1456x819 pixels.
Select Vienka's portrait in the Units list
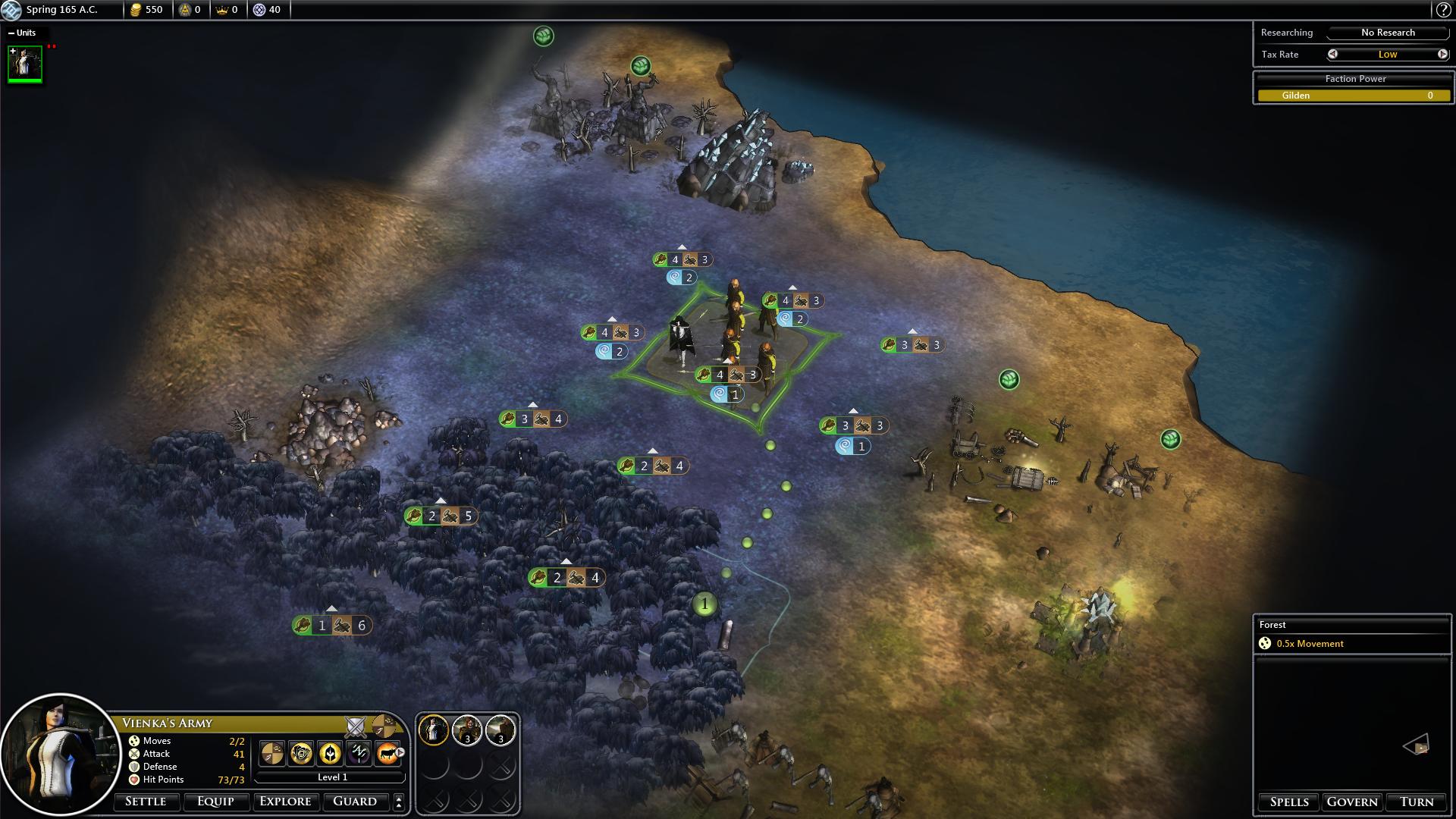[x=25, y=64]
